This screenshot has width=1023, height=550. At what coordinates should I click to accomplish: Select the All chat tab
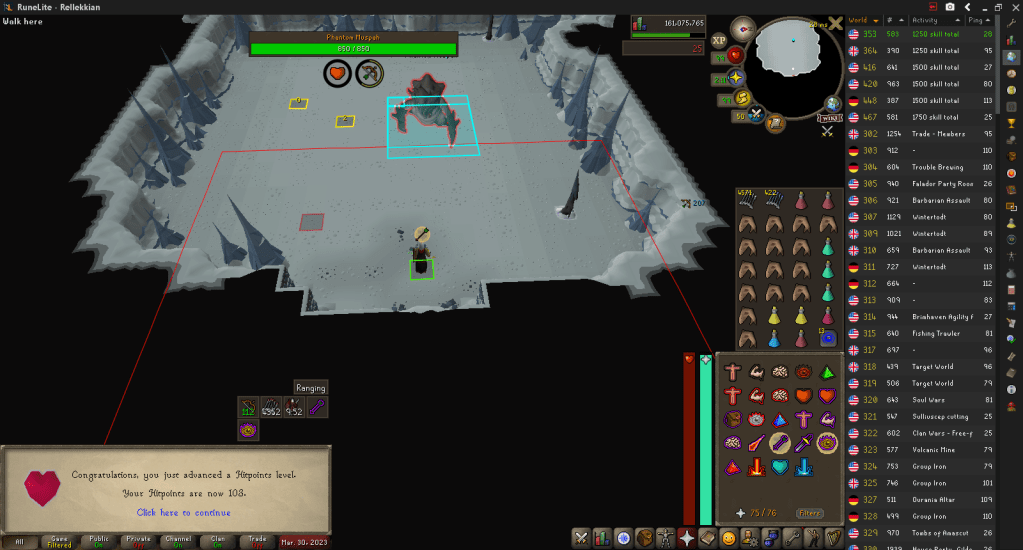point(20,541)
